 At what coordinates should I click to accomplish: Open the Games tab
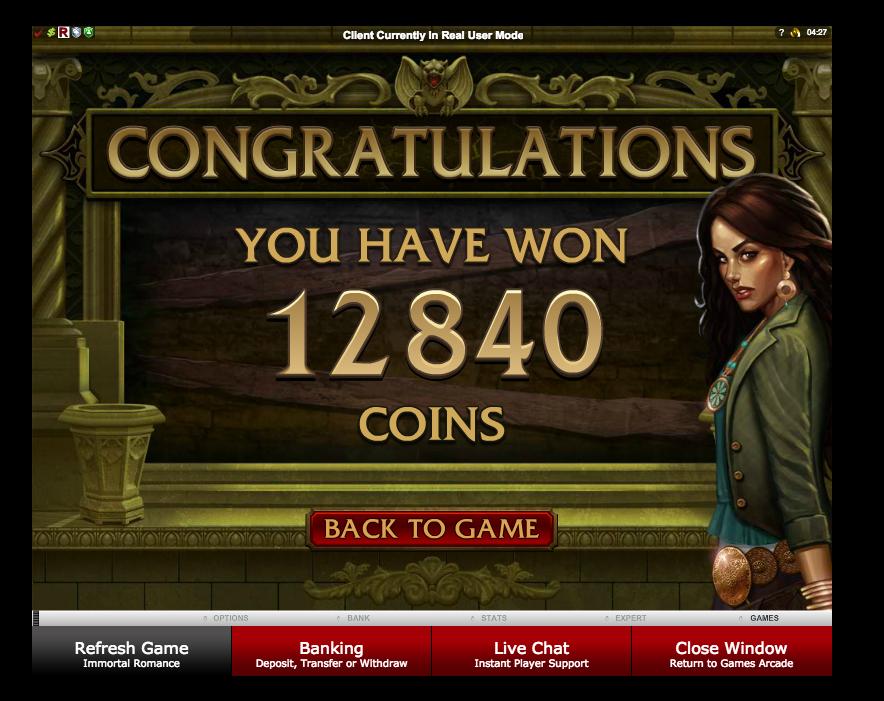pos(763,618)
